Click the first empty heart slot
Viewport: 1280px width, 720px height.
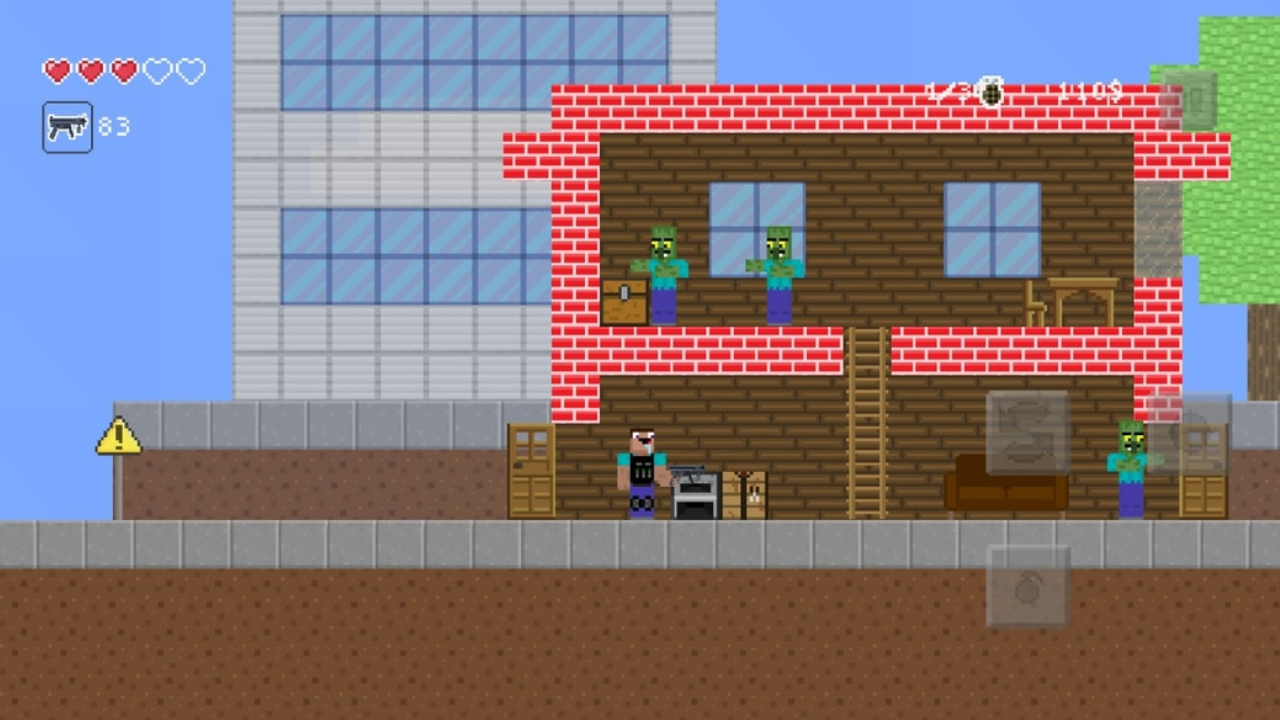(x=157, y=70)
